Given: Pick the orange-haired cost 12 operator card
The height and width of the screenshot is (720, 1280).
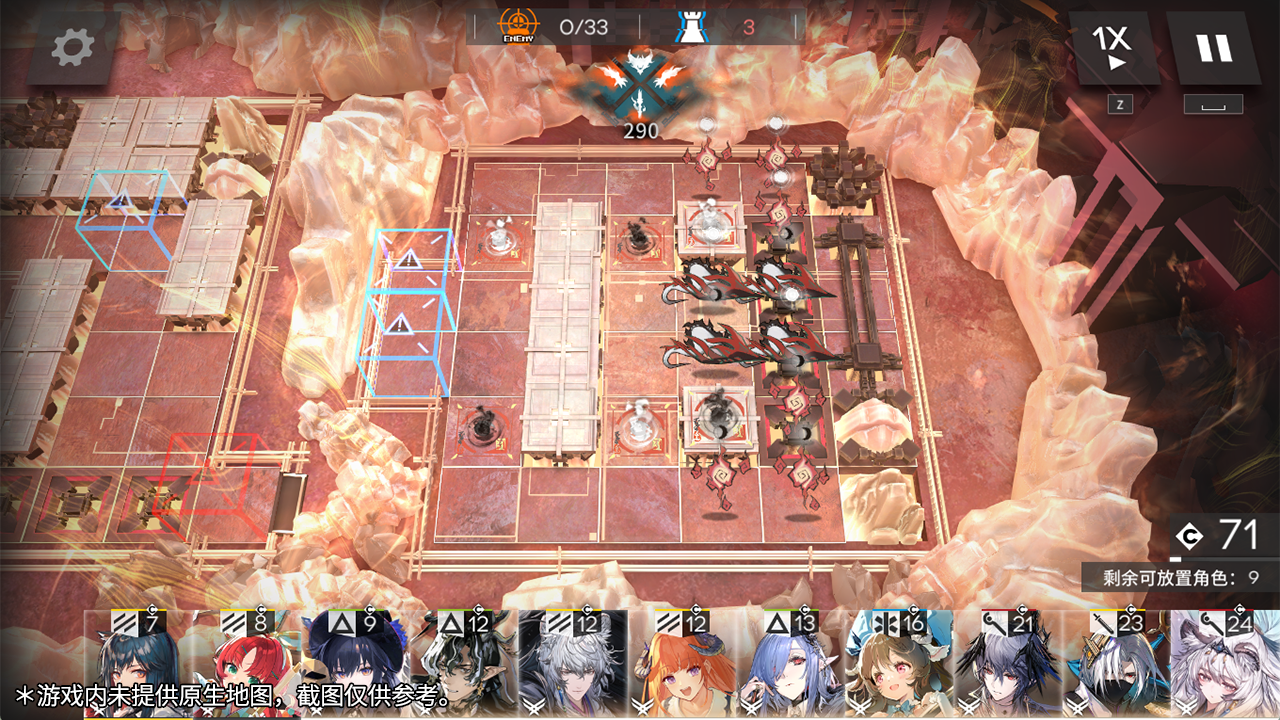Looking at the screenshot, I should click(682, 665).
